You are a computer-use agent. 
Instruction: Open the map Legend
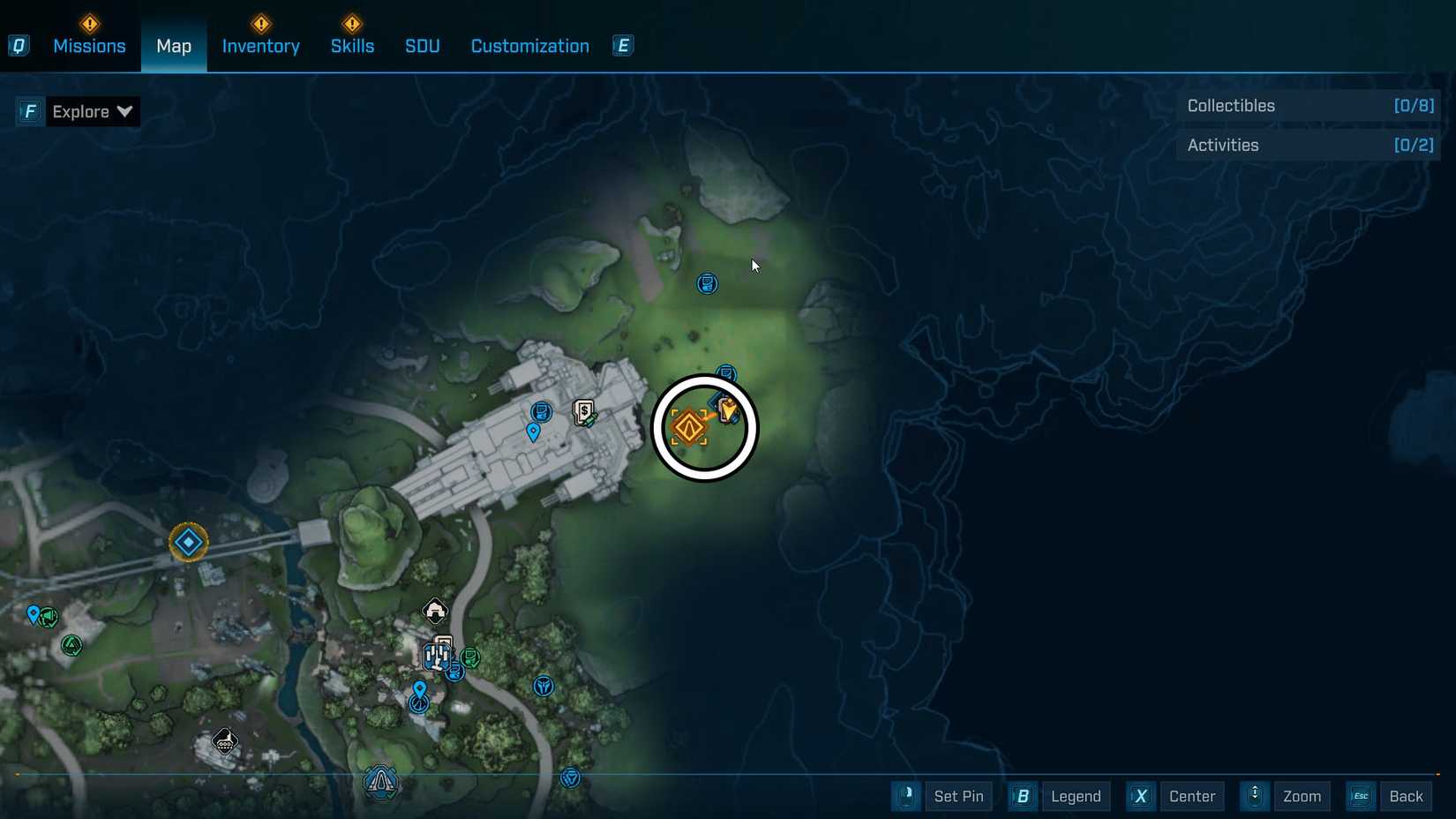1075,796
